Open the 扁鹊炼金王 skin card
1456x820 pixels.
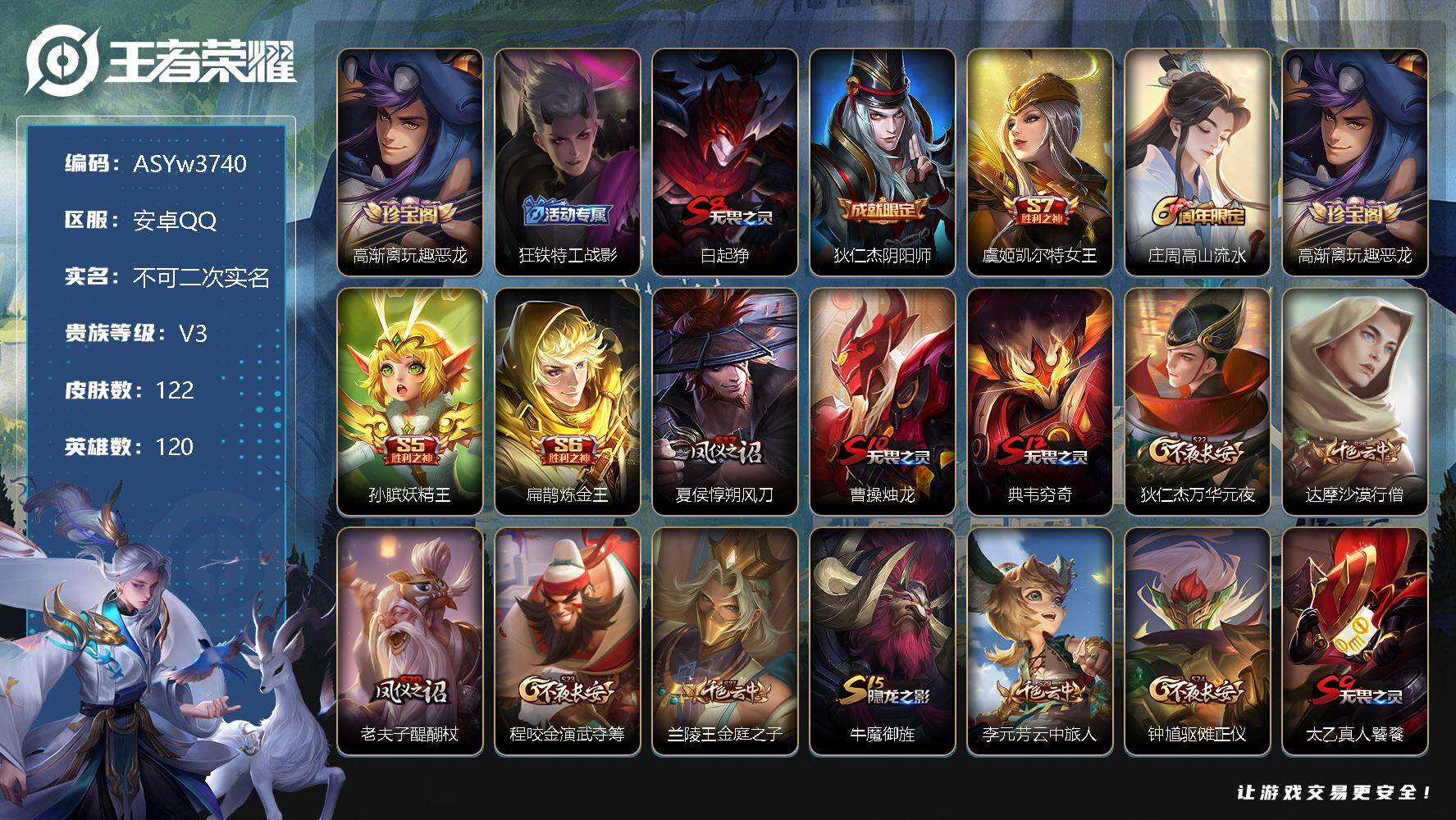(x=568, y=402)
